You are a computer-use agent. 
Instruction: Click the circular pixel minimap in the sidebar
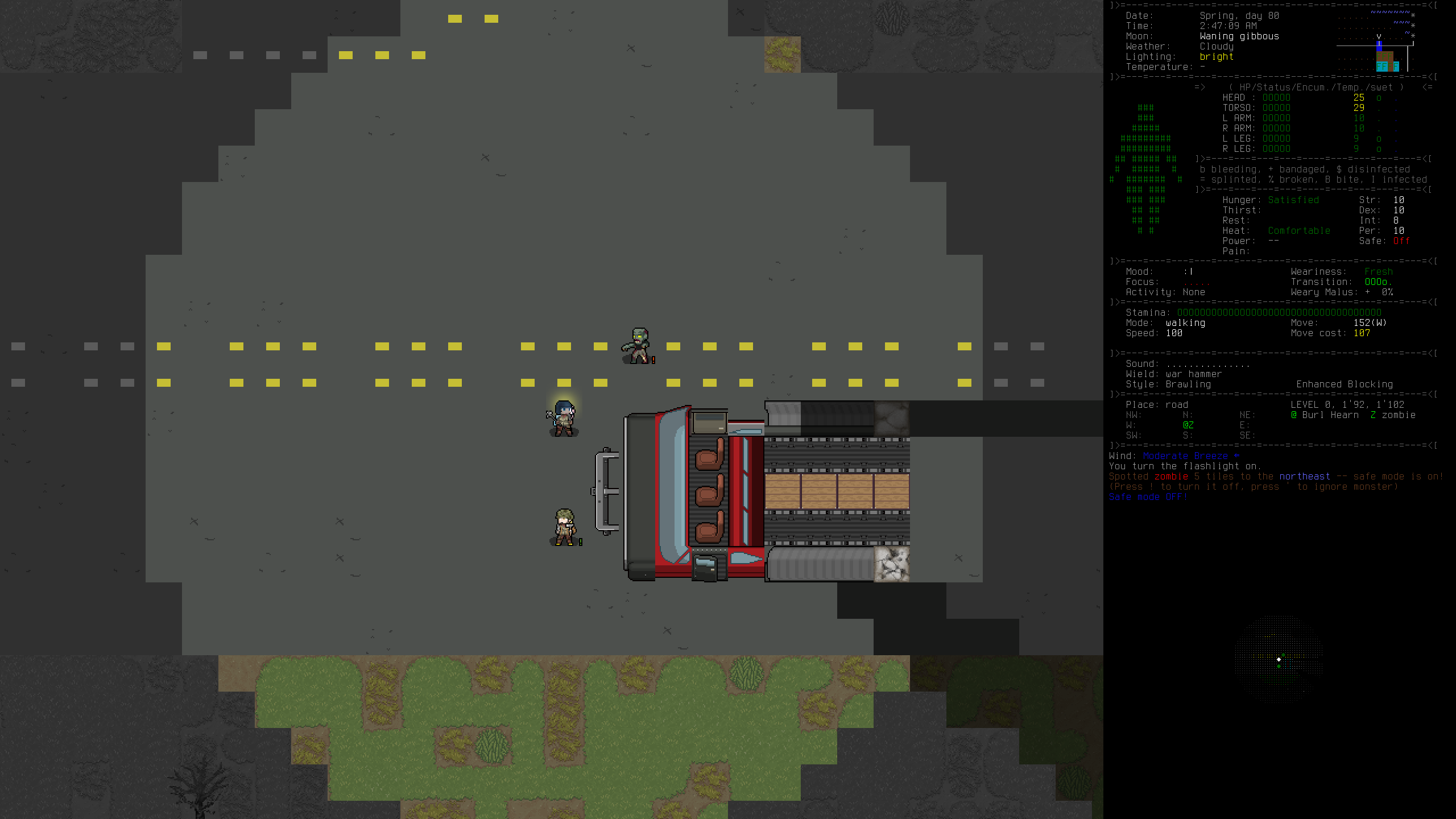pos(1279,659)
